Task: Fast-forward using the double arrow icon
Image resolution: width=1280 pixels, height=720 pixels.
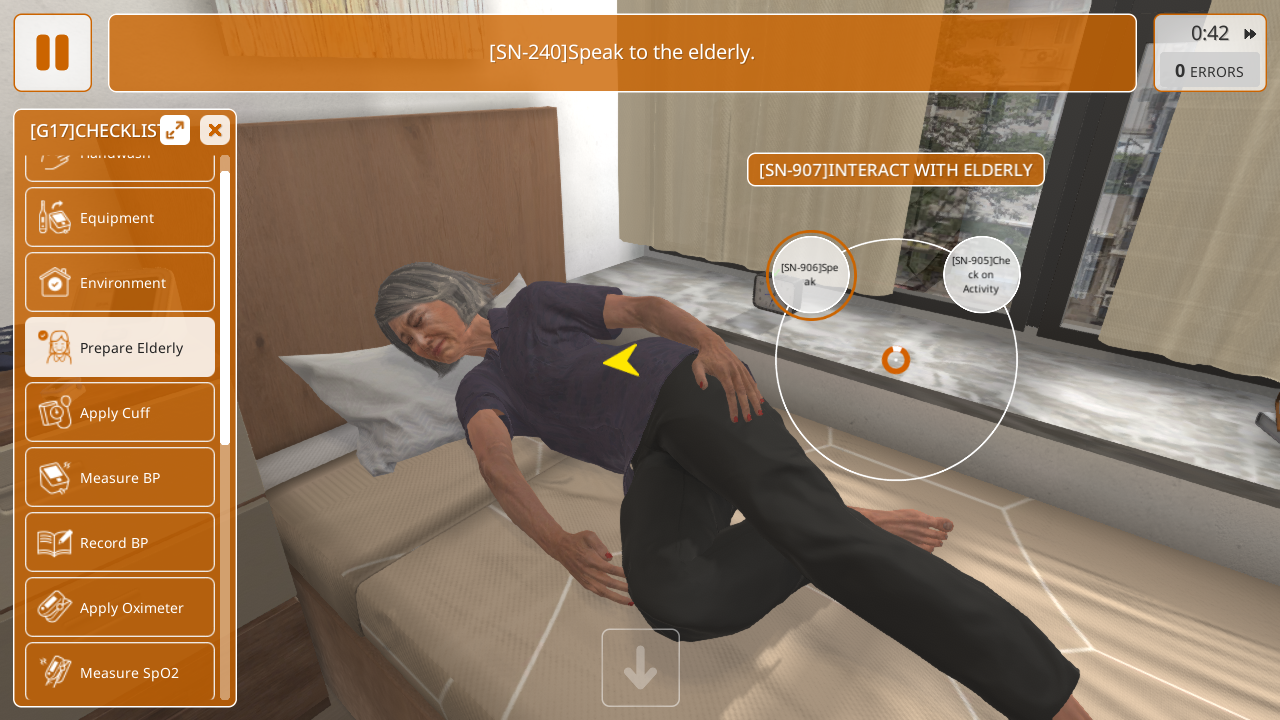Action: click(x=1250, y=34)
